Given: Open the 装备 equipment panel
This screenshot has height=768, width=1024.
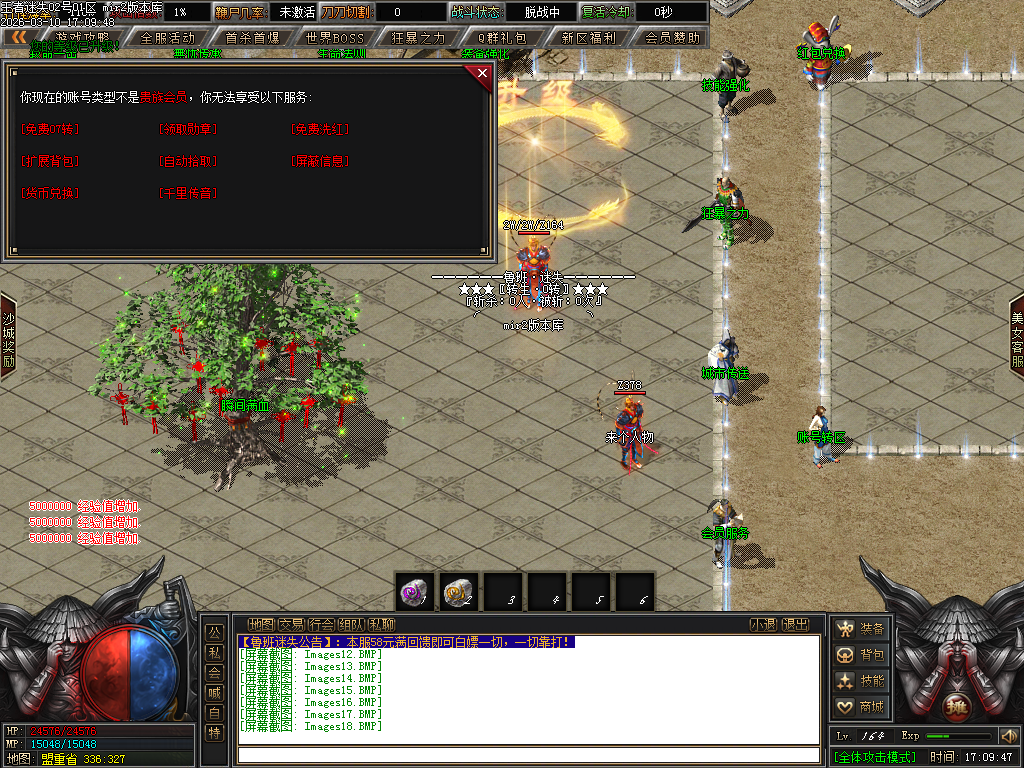Looking at the screenshot, I should pos(860,628).
